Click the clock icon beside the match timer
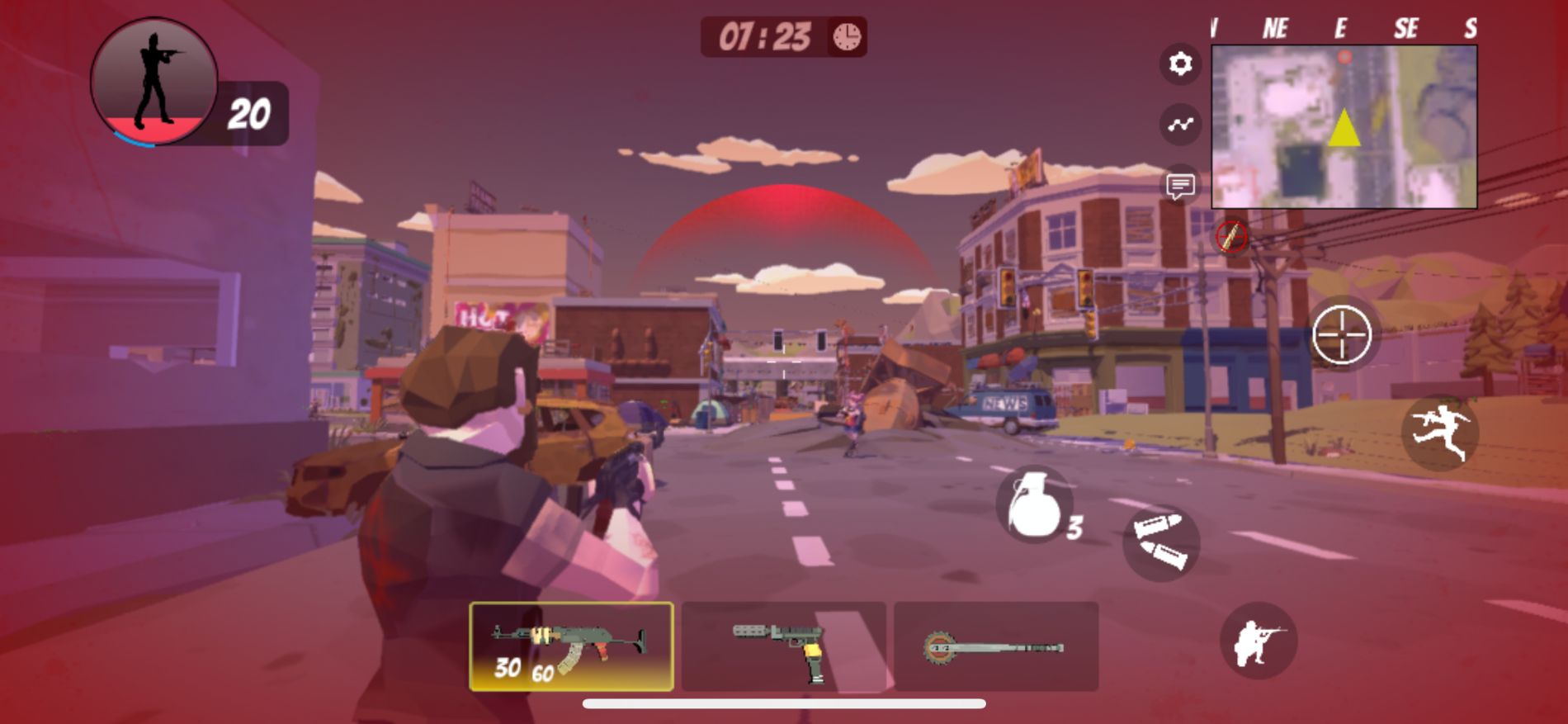 pos(845,36)
